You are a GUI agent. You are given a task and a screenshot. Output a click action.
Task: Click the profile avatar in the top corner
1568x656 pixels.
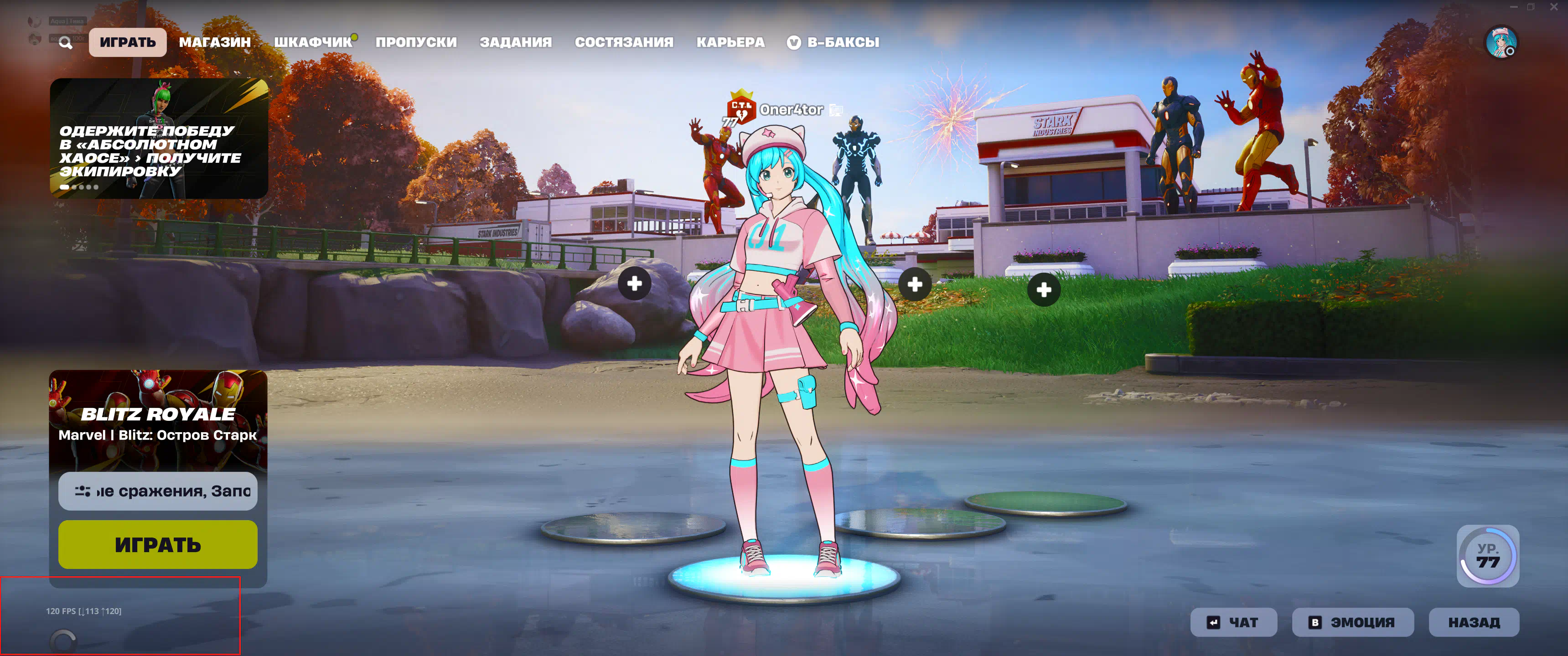[1501, 42]
